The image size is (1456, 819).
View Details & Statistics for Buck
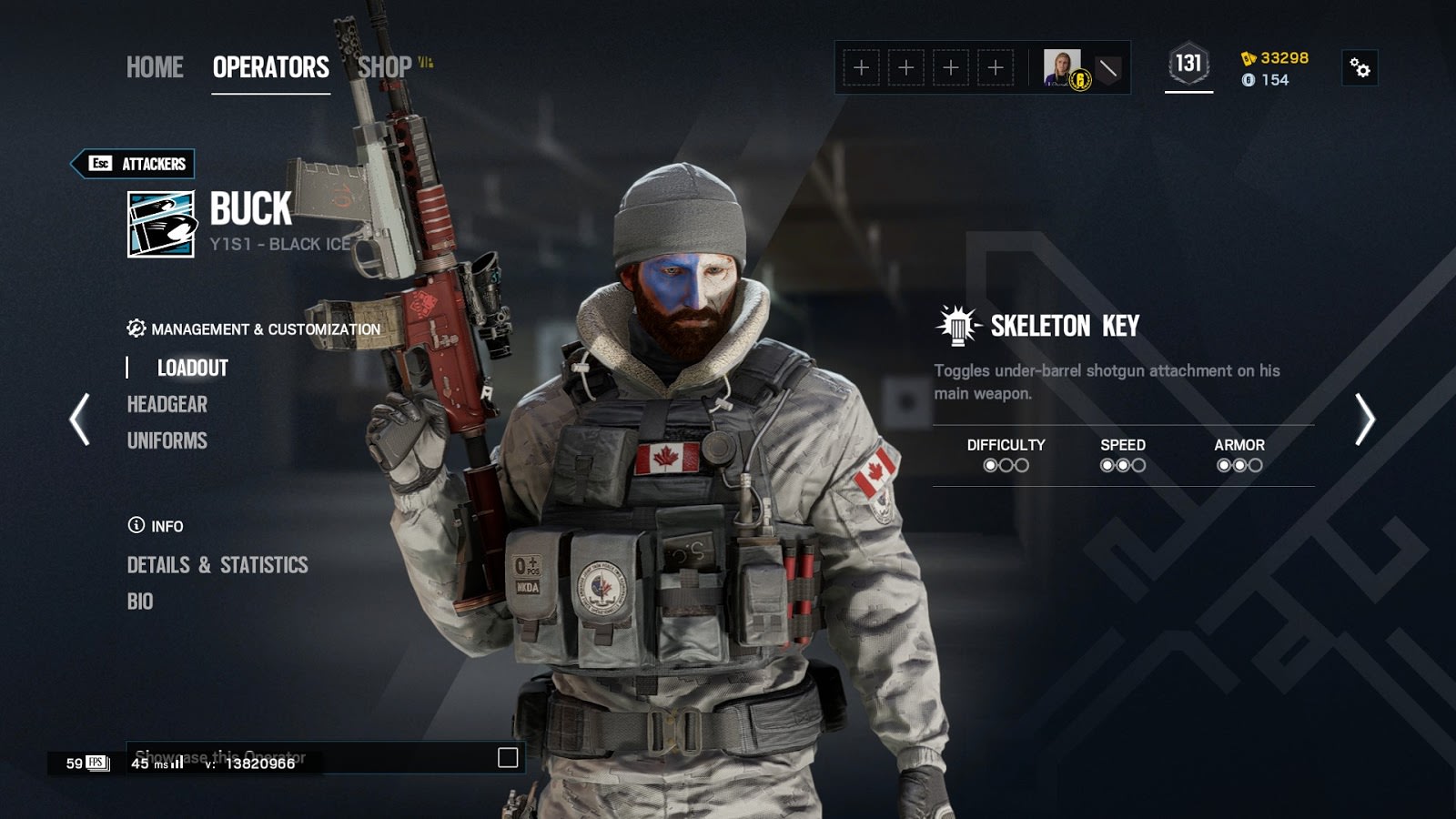pos(217,565)
